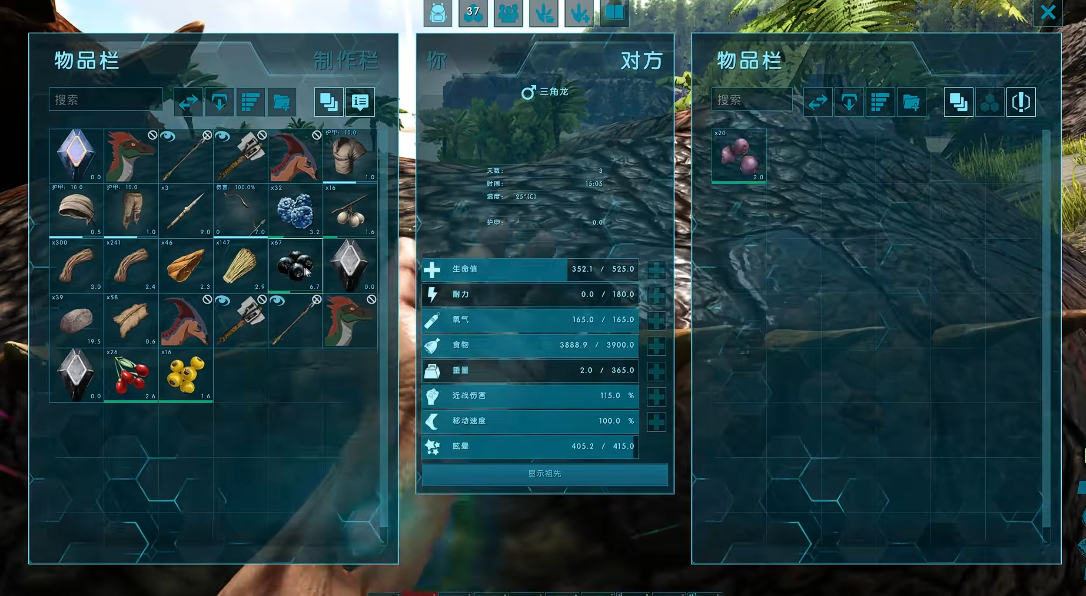Switch to the 你 stats tab
The image size is (1086, 596).
coord(437,60)
